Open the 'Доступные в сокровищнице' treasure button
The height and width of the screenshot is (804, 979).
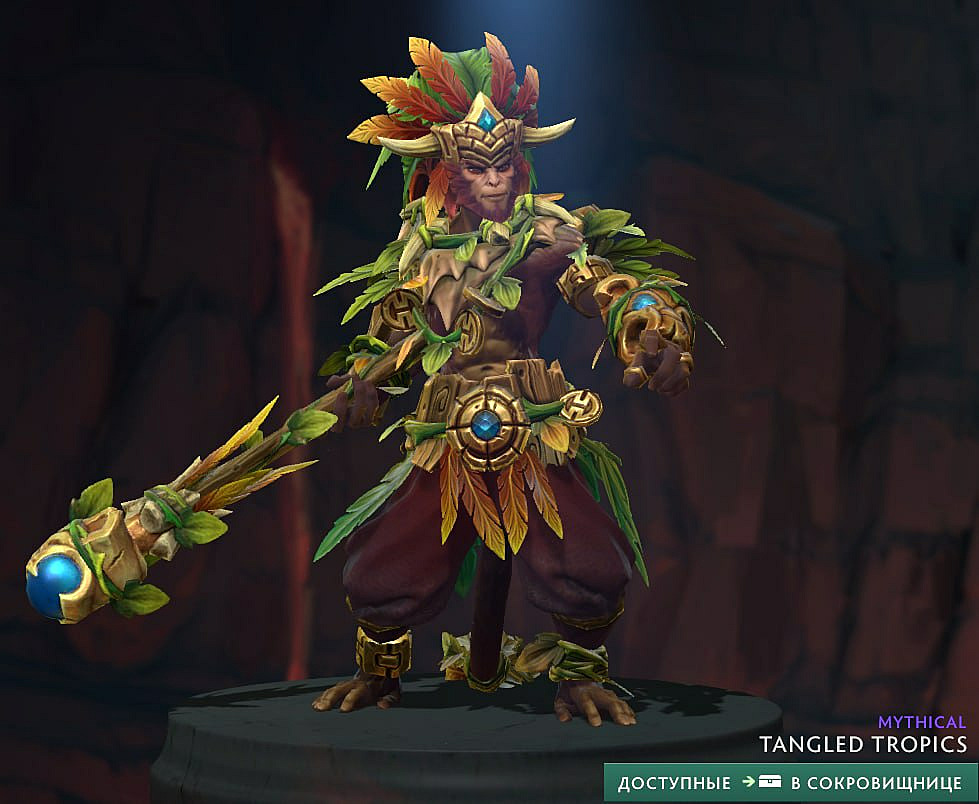pos(789,782)
